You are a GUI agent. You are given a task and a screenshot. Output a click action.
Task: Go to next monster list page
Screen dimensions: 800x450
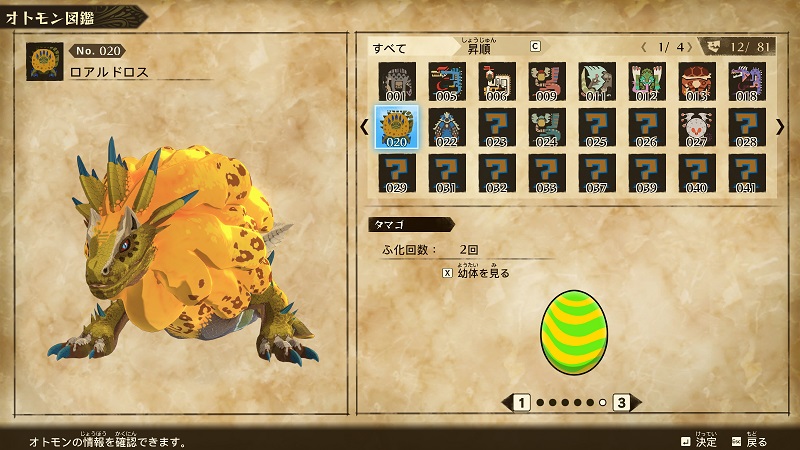[780, 127]
